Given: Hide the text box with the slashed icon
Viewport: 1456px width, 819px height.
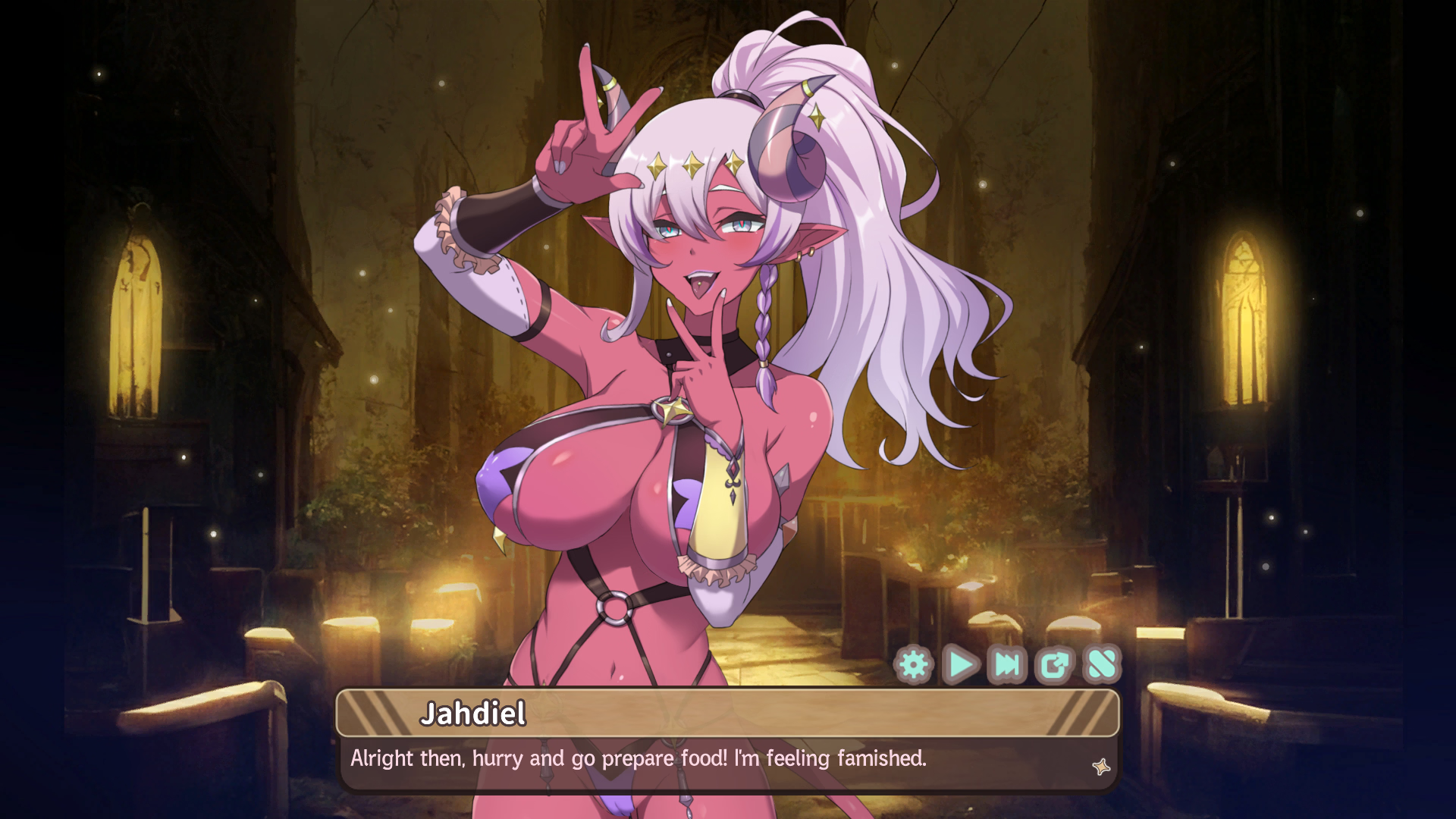Looking at the screenshot, I should tap(1102, 665).
